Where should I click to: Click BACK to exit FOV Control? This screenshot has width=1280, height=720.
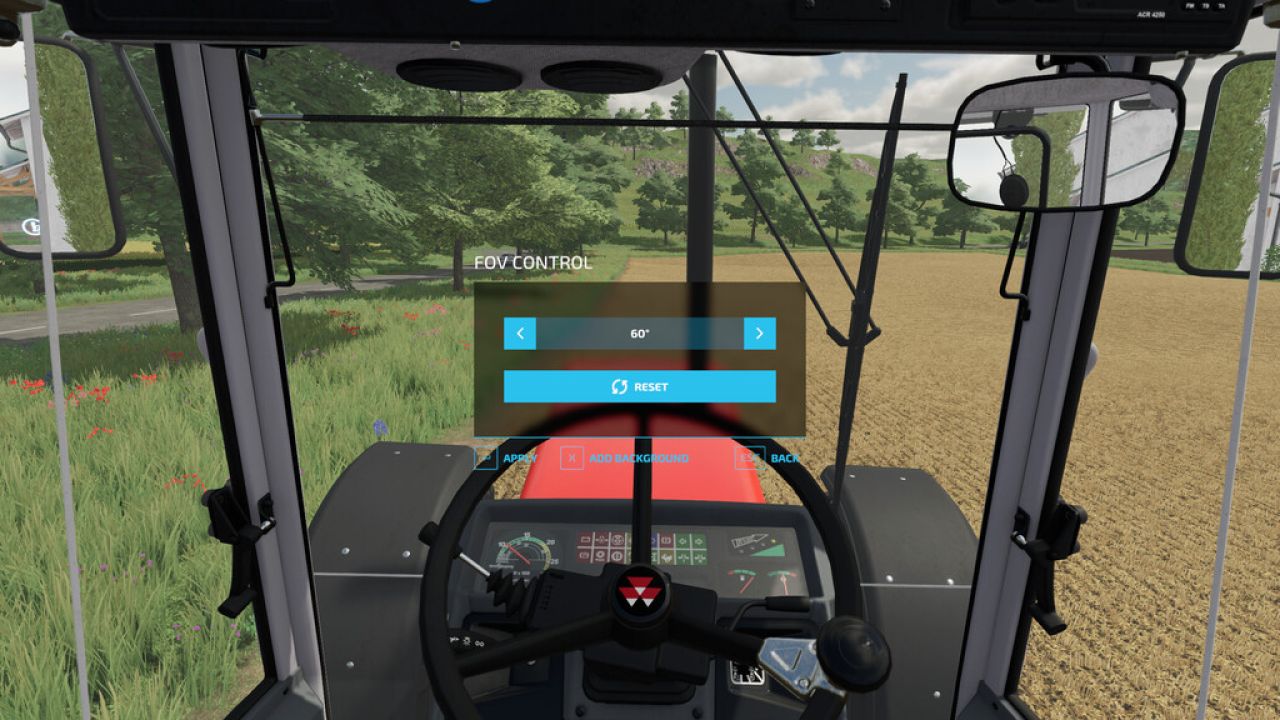tap(784, 457)
